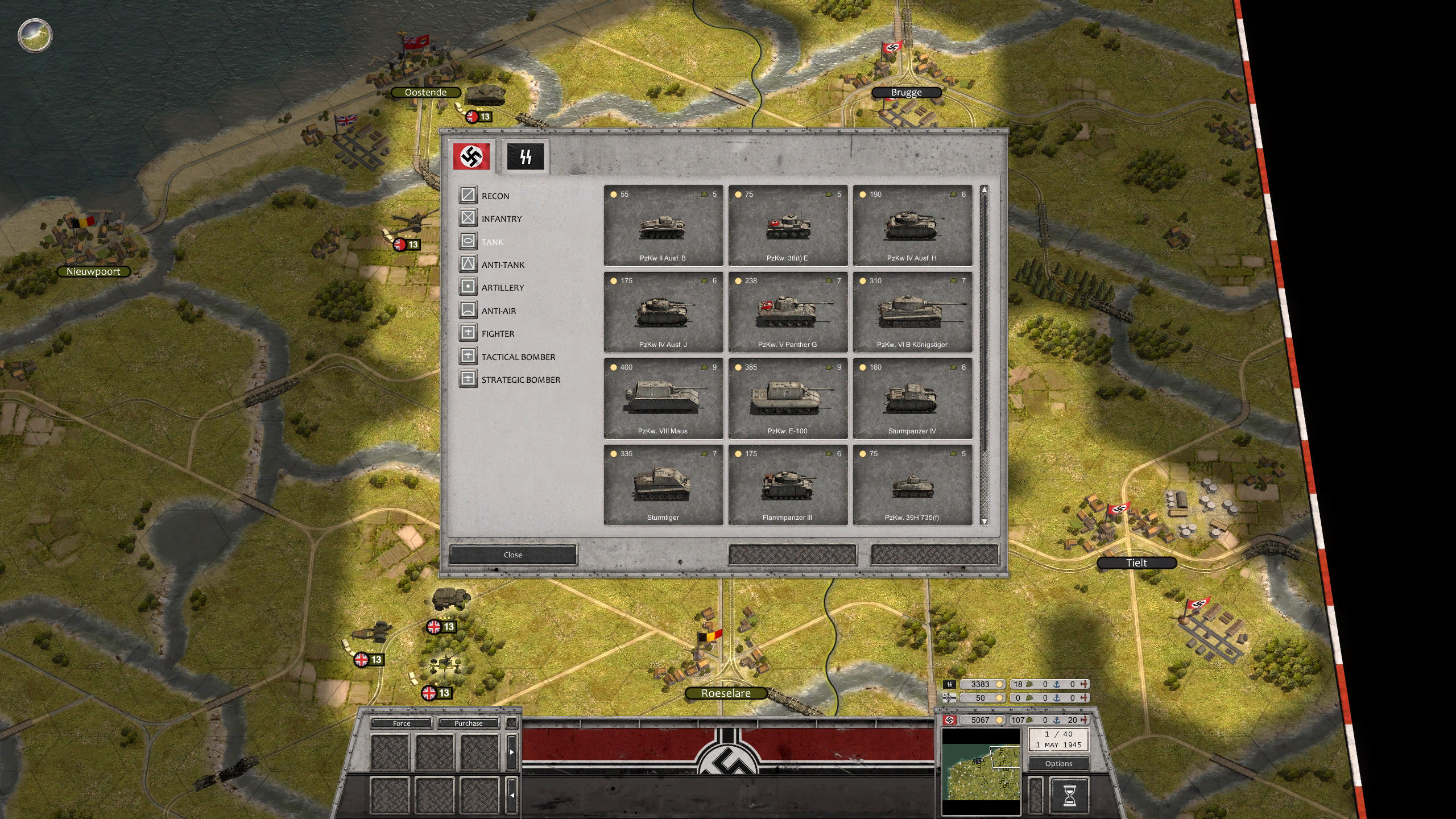Image resolution: width=1456 pixels, height=819 pixels.
Task: Open the ANTI-TANK category
Action: click(468, 264)
